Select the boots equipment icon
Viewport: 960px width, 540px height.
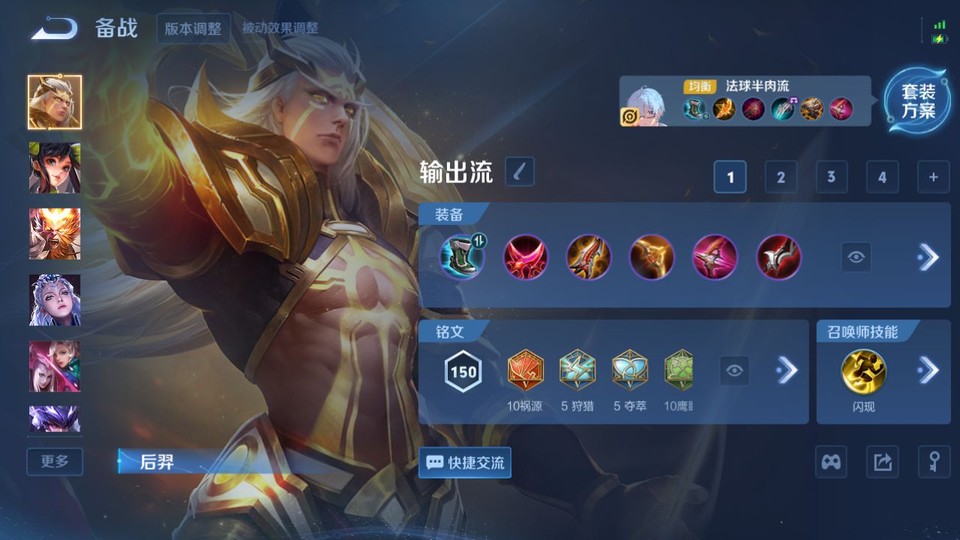[462, 257]
